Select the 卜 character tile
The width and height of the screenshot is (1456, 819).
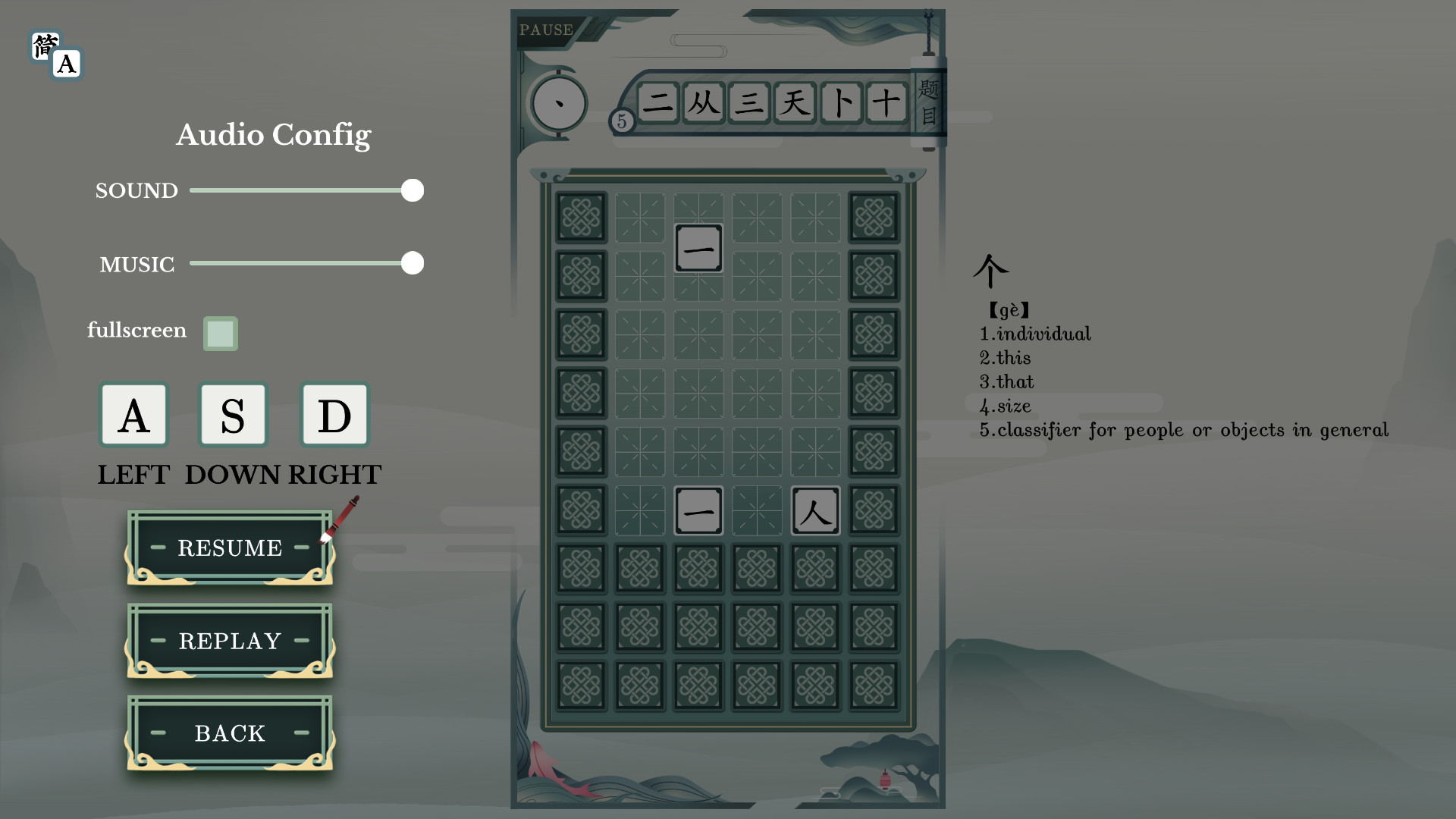(x=842, y=103)
